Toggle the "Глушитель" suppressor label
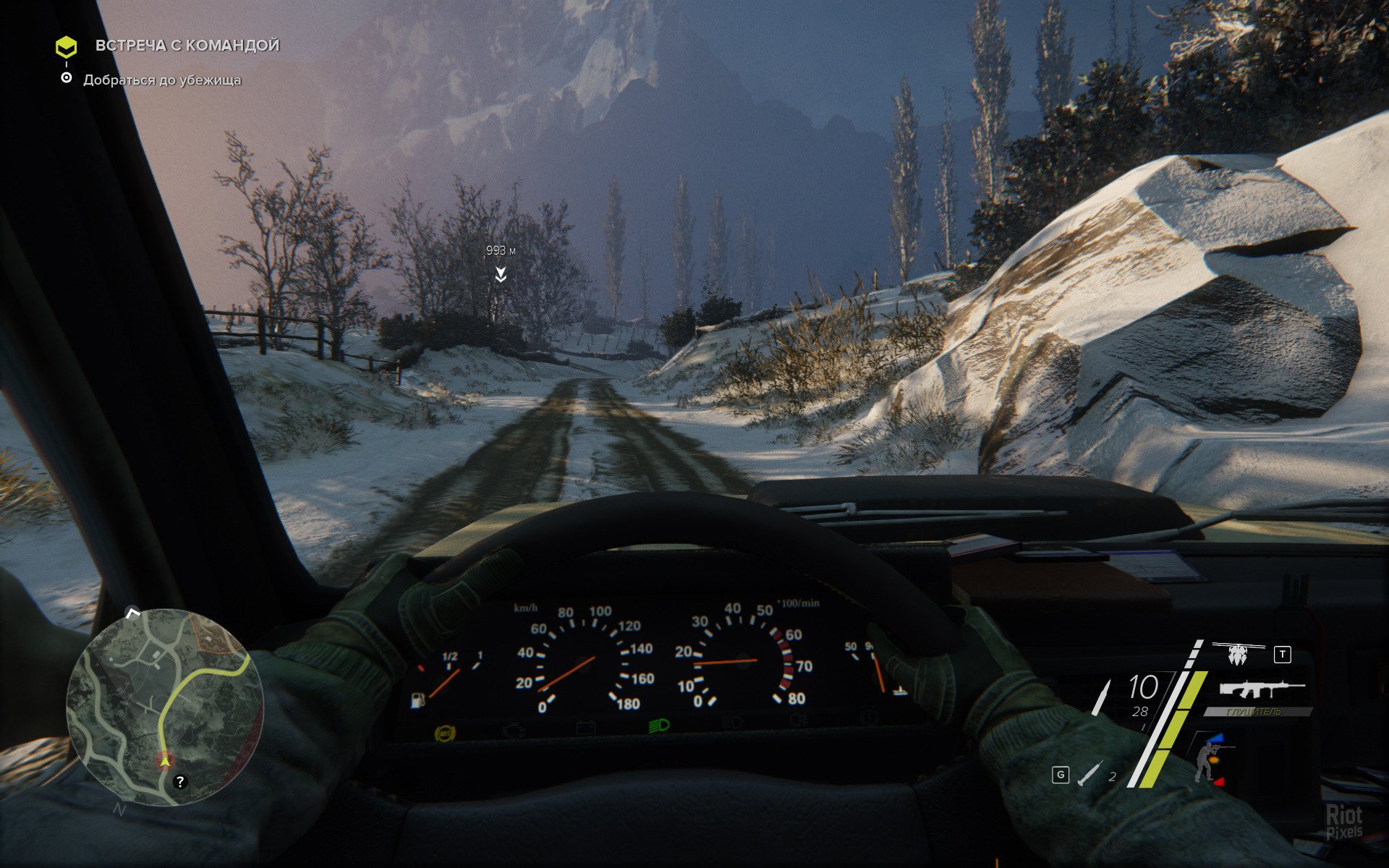 coord(1257,712)
